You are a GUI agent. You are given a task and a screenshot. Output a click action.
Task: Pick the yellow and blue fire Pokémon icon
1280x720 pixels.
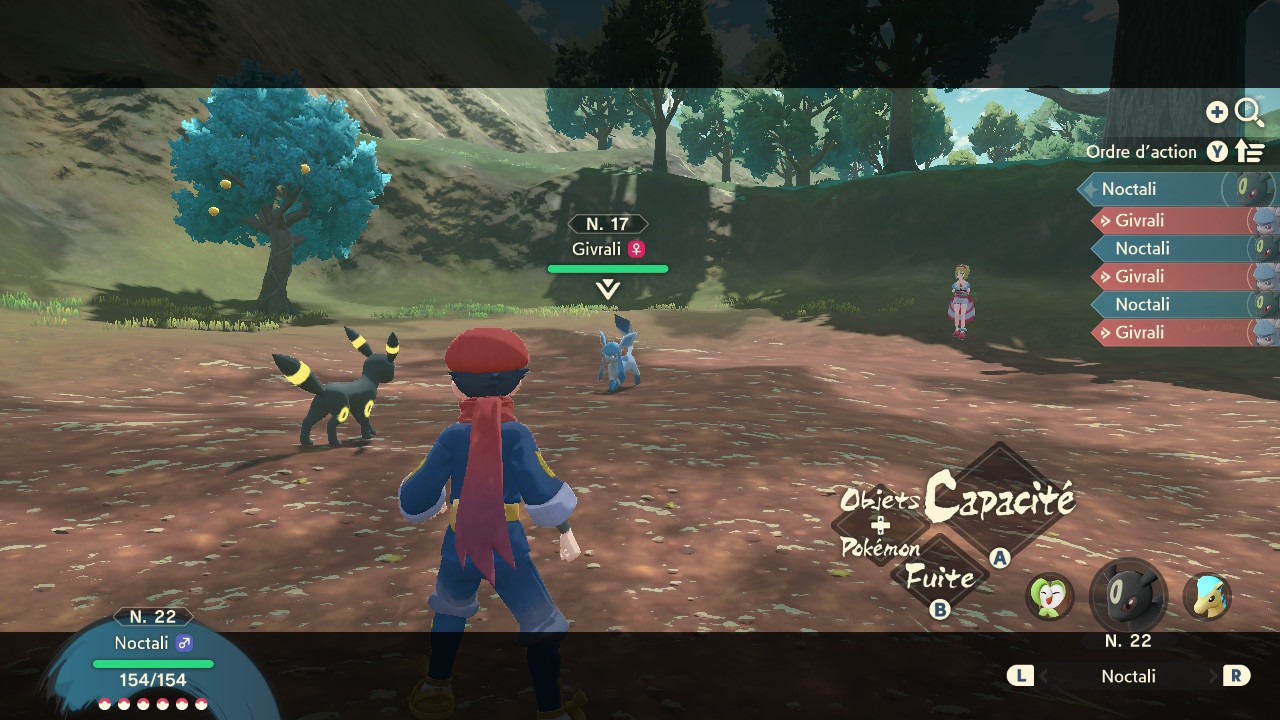(1207, 597)
